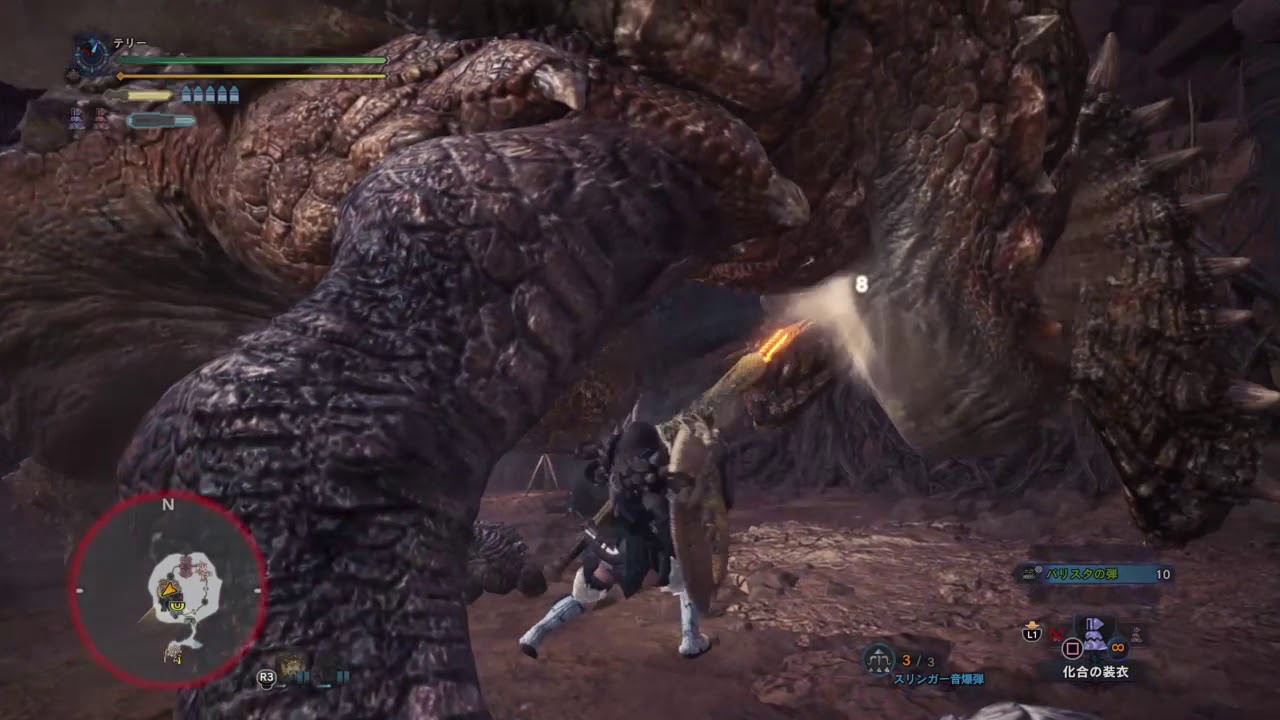This screenshot has height=720, width=1280.
Task: Click the スリンガー音爆弾 slinger ammo icon
Action: [879, 658]
